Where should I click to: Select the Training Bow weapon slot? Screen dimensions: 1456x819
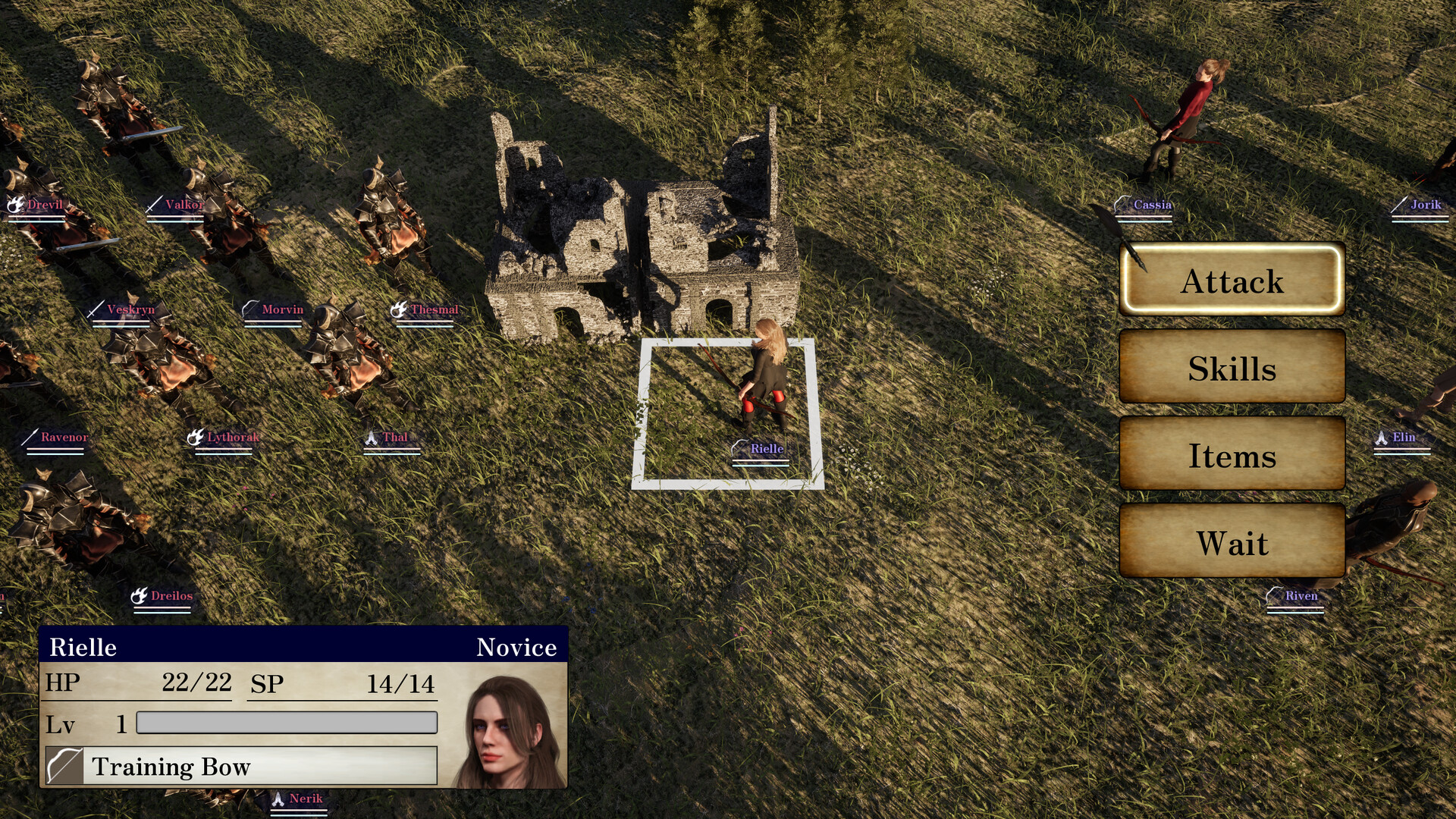tap(241, 766)
